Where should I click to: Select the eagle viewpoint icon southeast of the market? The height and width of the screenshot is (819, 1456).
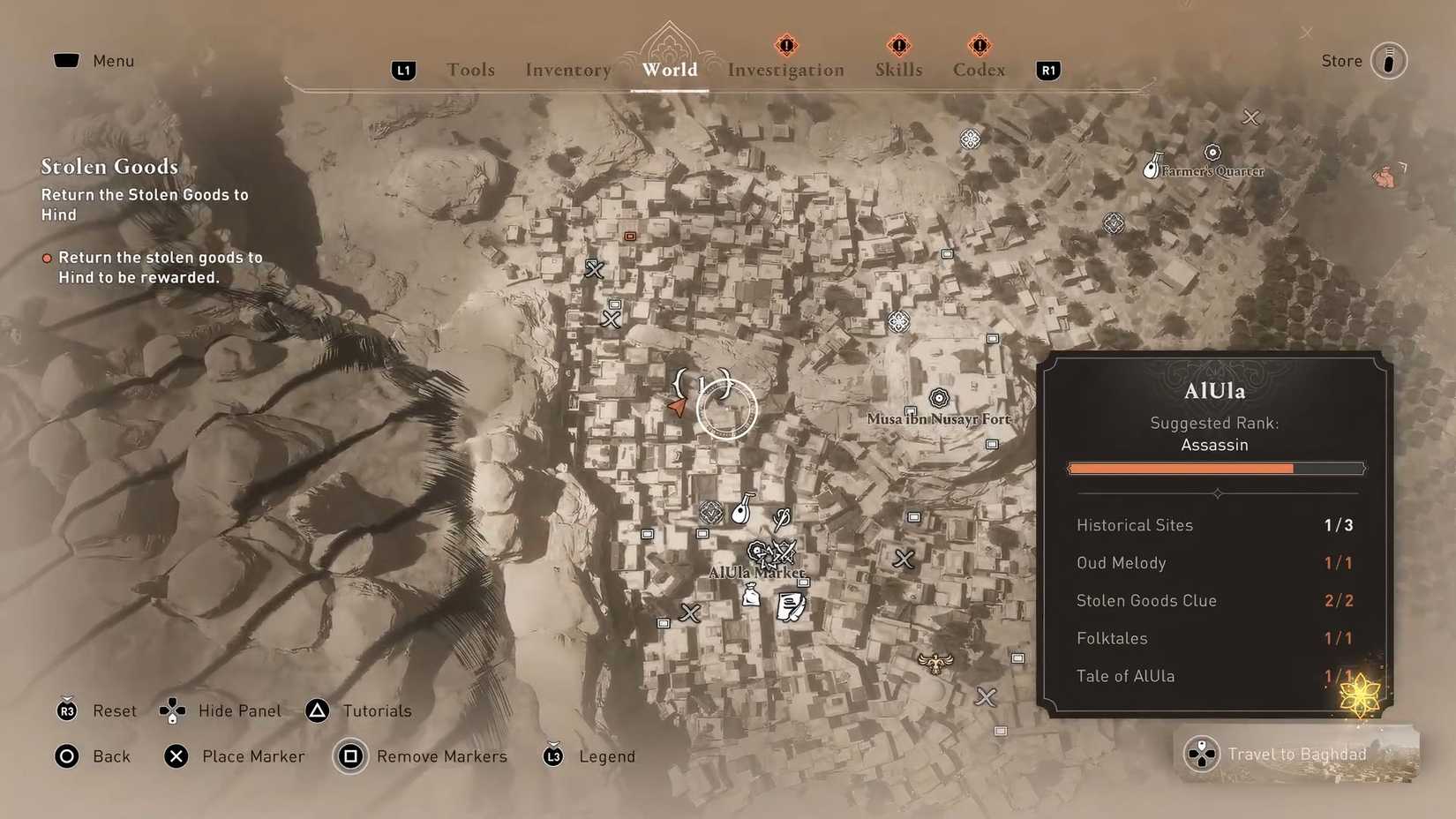pos(935,662)
